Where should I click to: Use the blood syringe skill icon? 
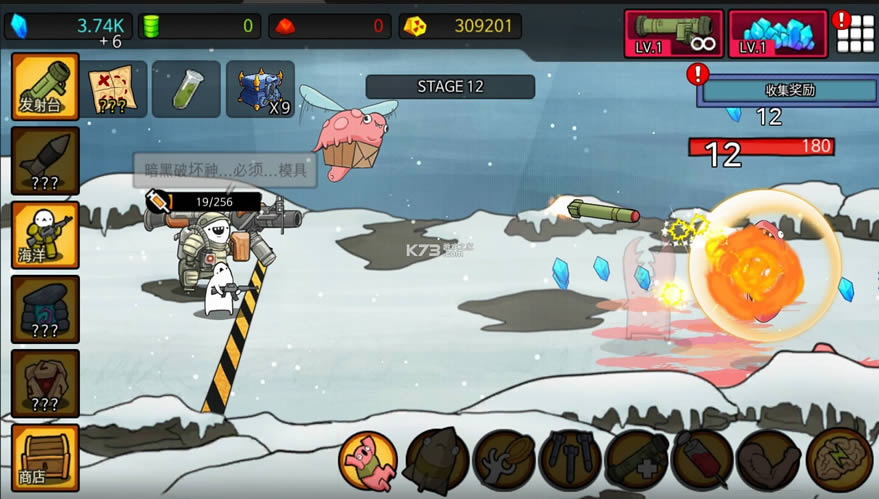(x=703, y=461)
